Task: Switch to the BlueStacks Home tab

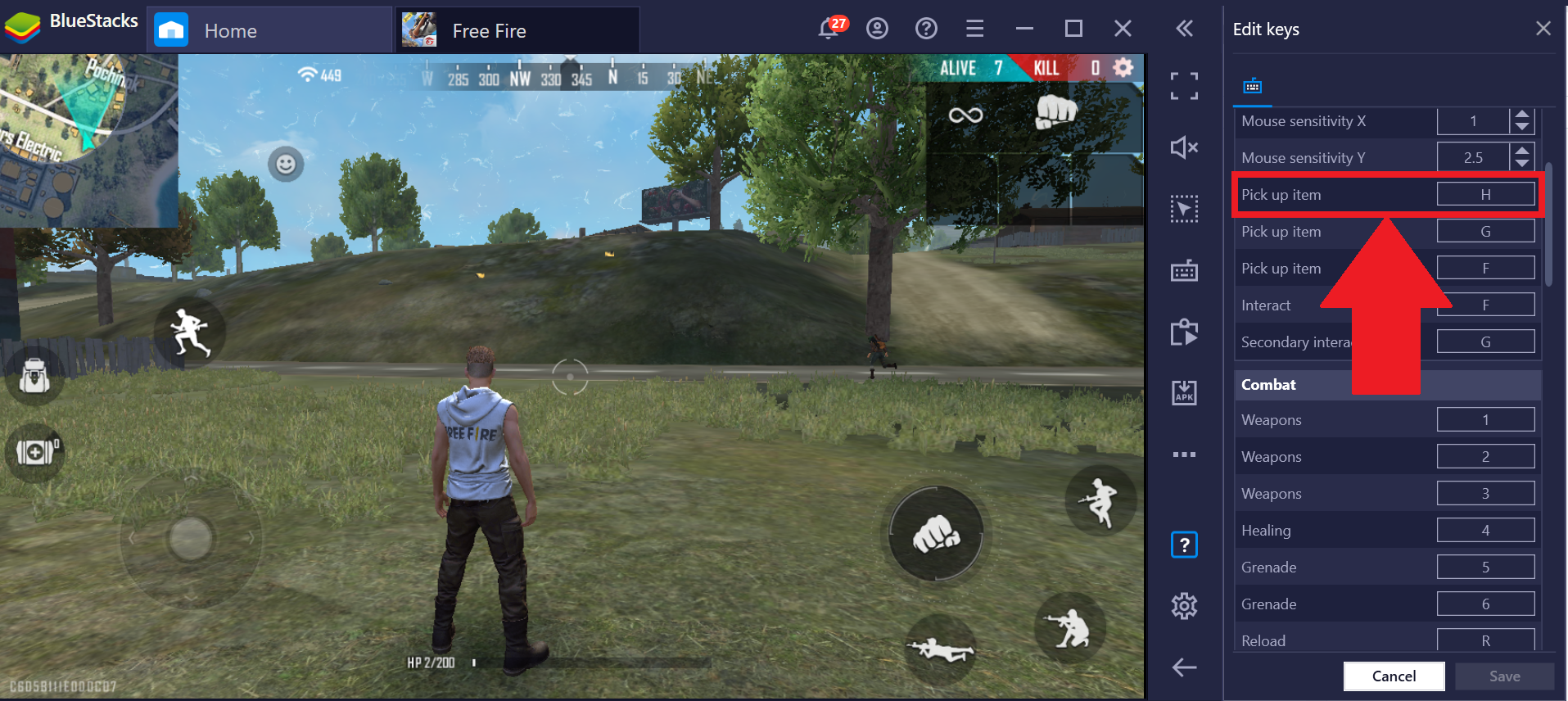Action: 230,31
